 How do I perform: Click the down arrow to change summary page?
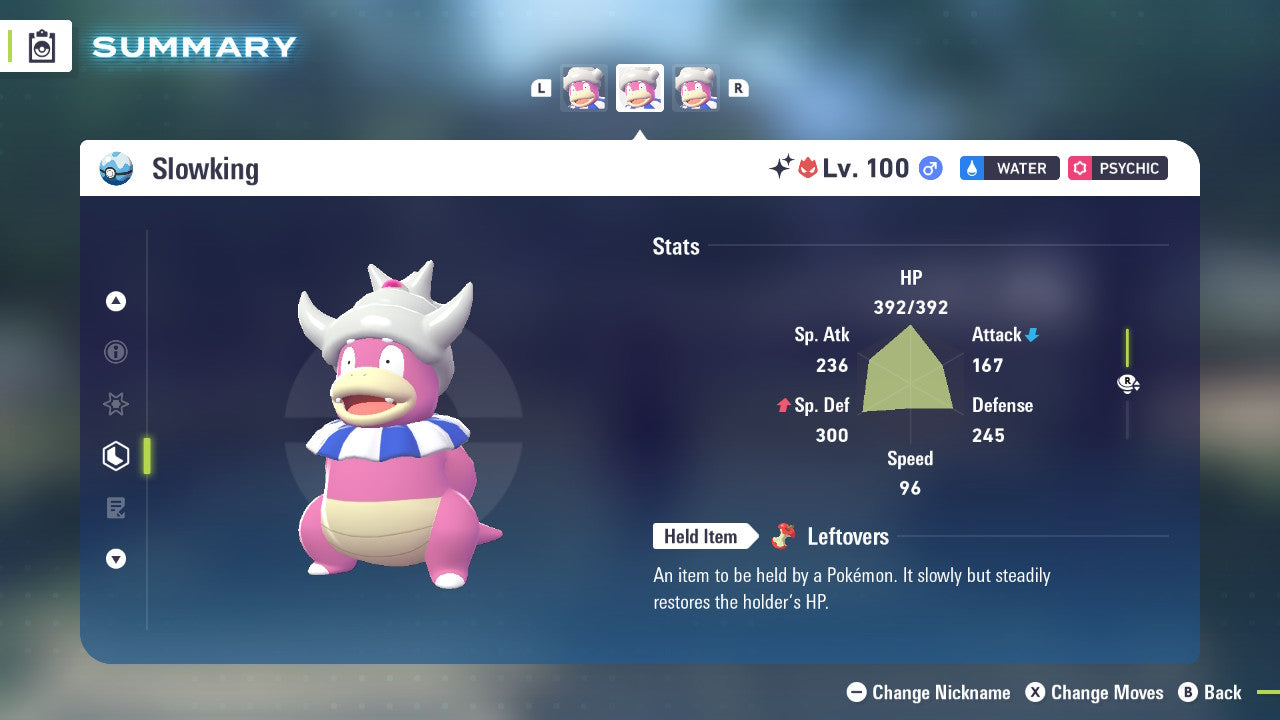pos(116,559)
